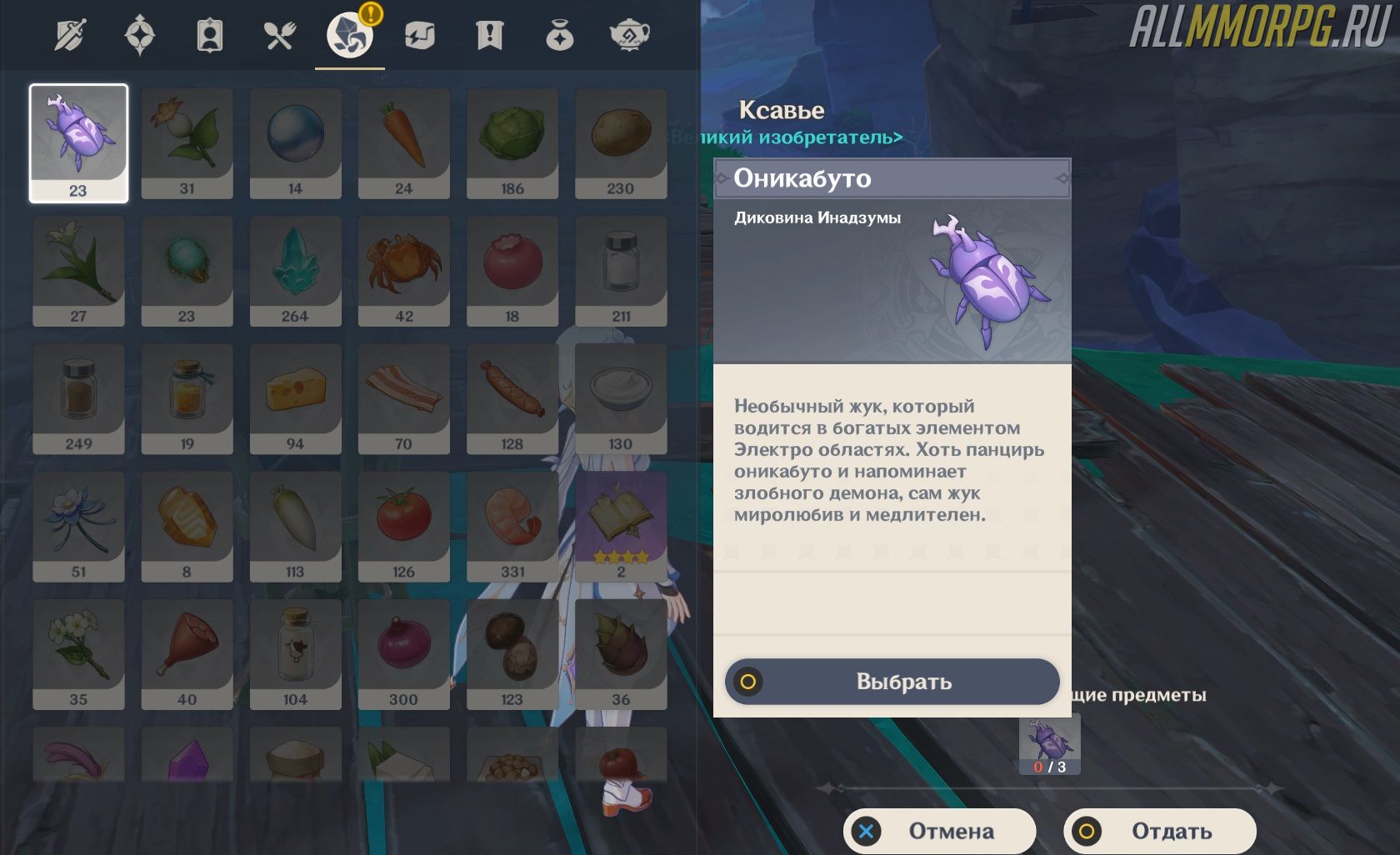Choose the four-star book item

(x=620, y=525)
